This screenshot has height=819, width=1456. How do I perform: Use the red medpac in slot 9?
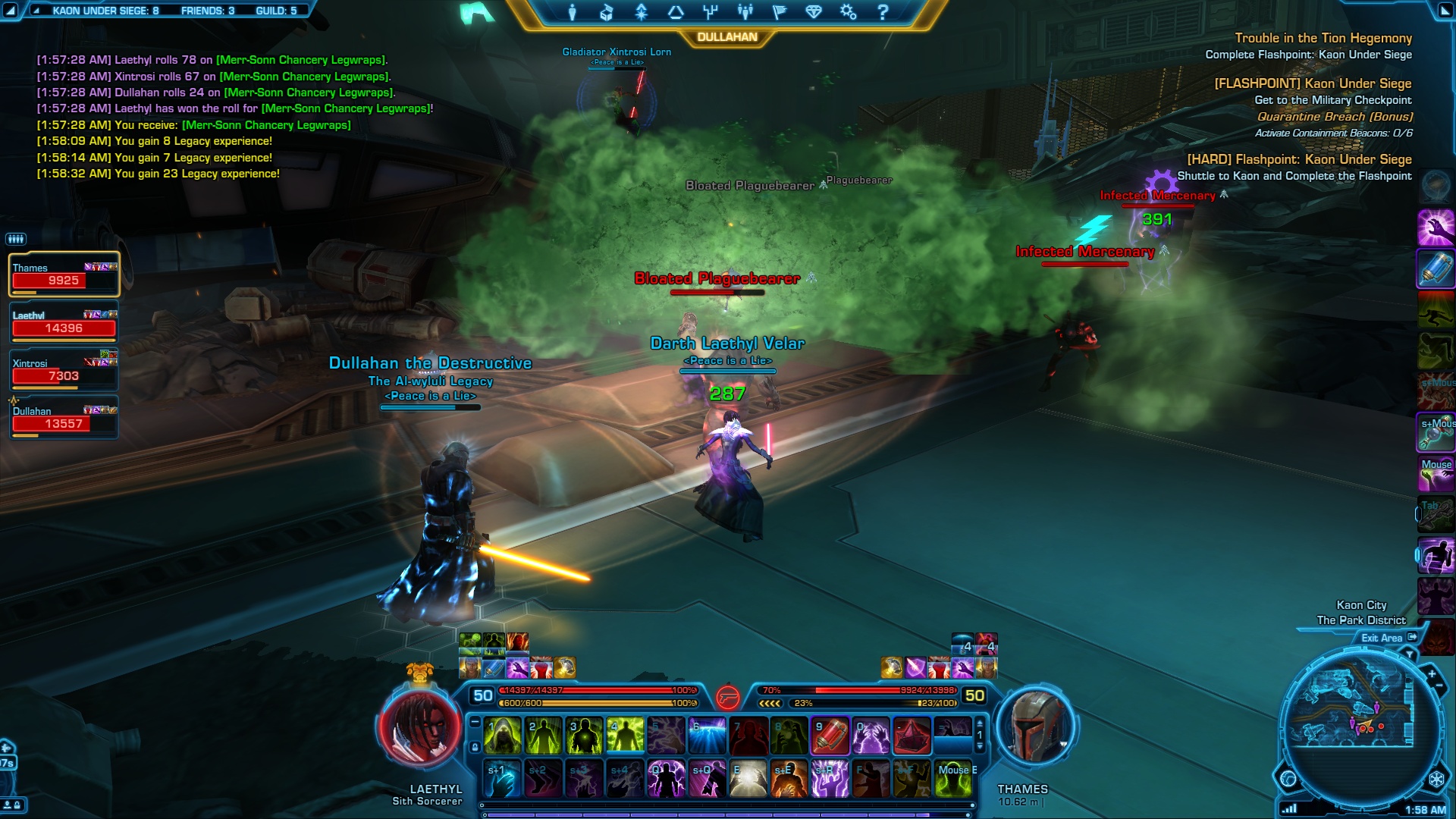point(830,736)
